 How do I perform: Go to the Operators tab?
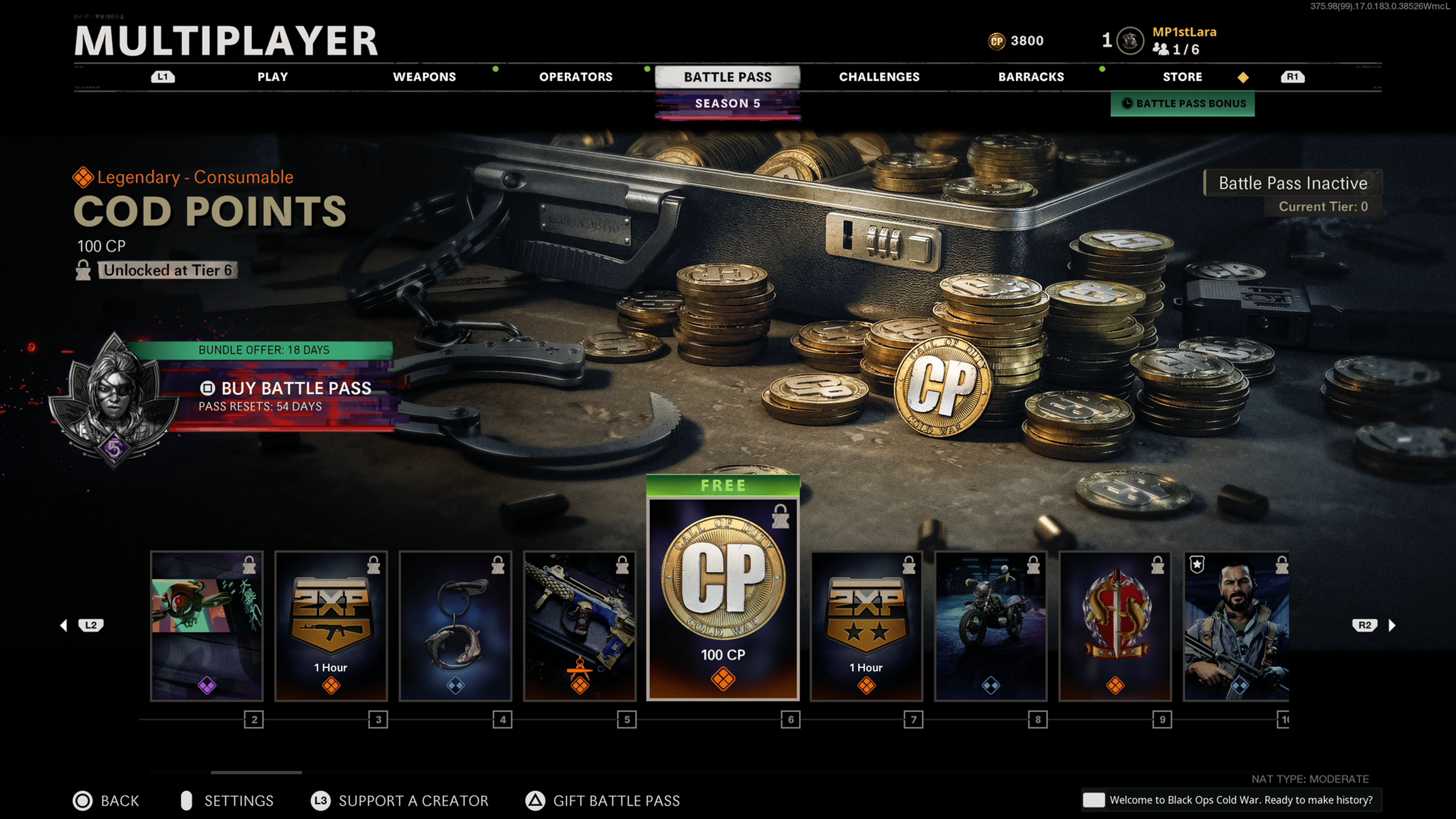pyautogui.click(x=576, y=77)
